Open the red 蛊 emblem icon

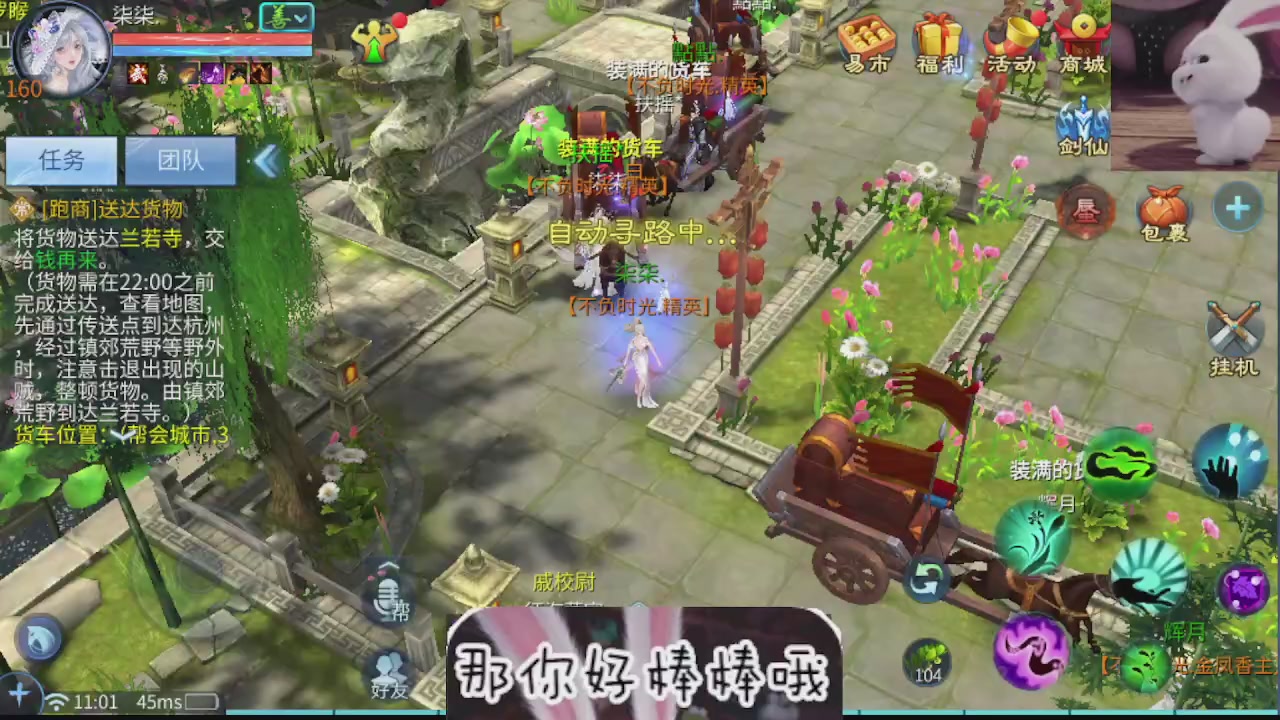[1085, 210]
